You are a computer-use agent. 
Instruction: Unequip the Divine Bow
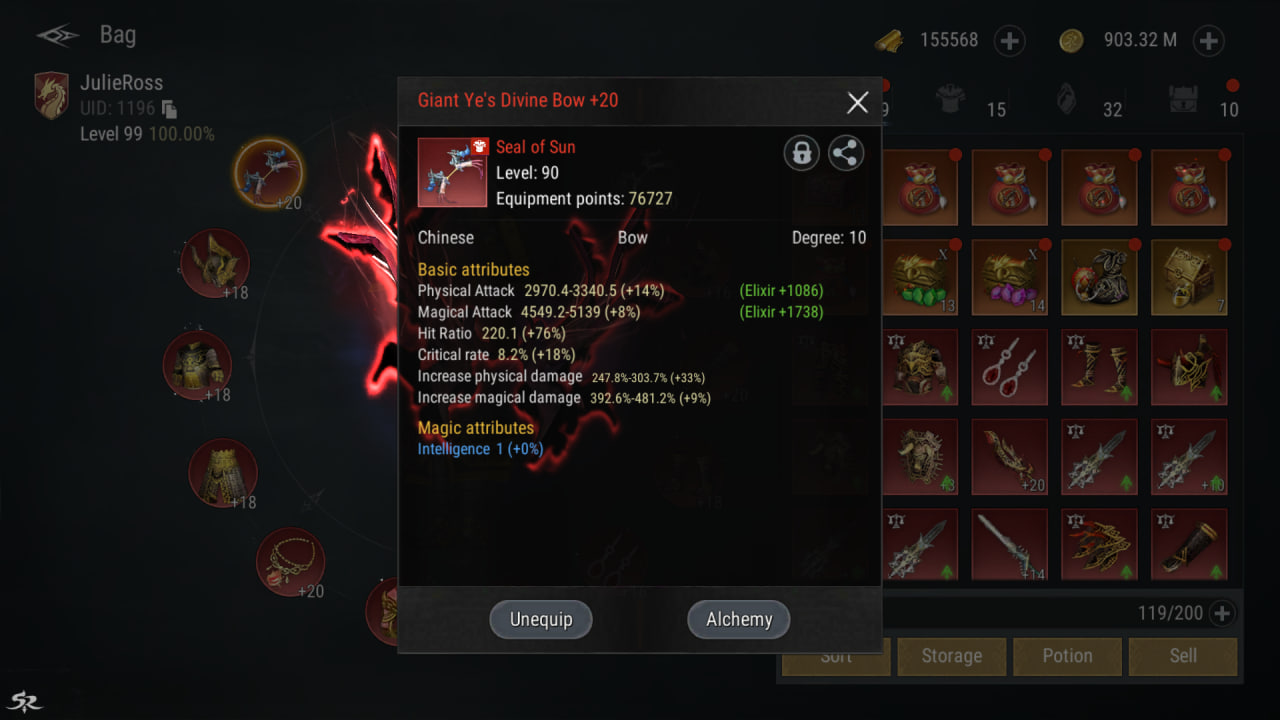point(541,619)
